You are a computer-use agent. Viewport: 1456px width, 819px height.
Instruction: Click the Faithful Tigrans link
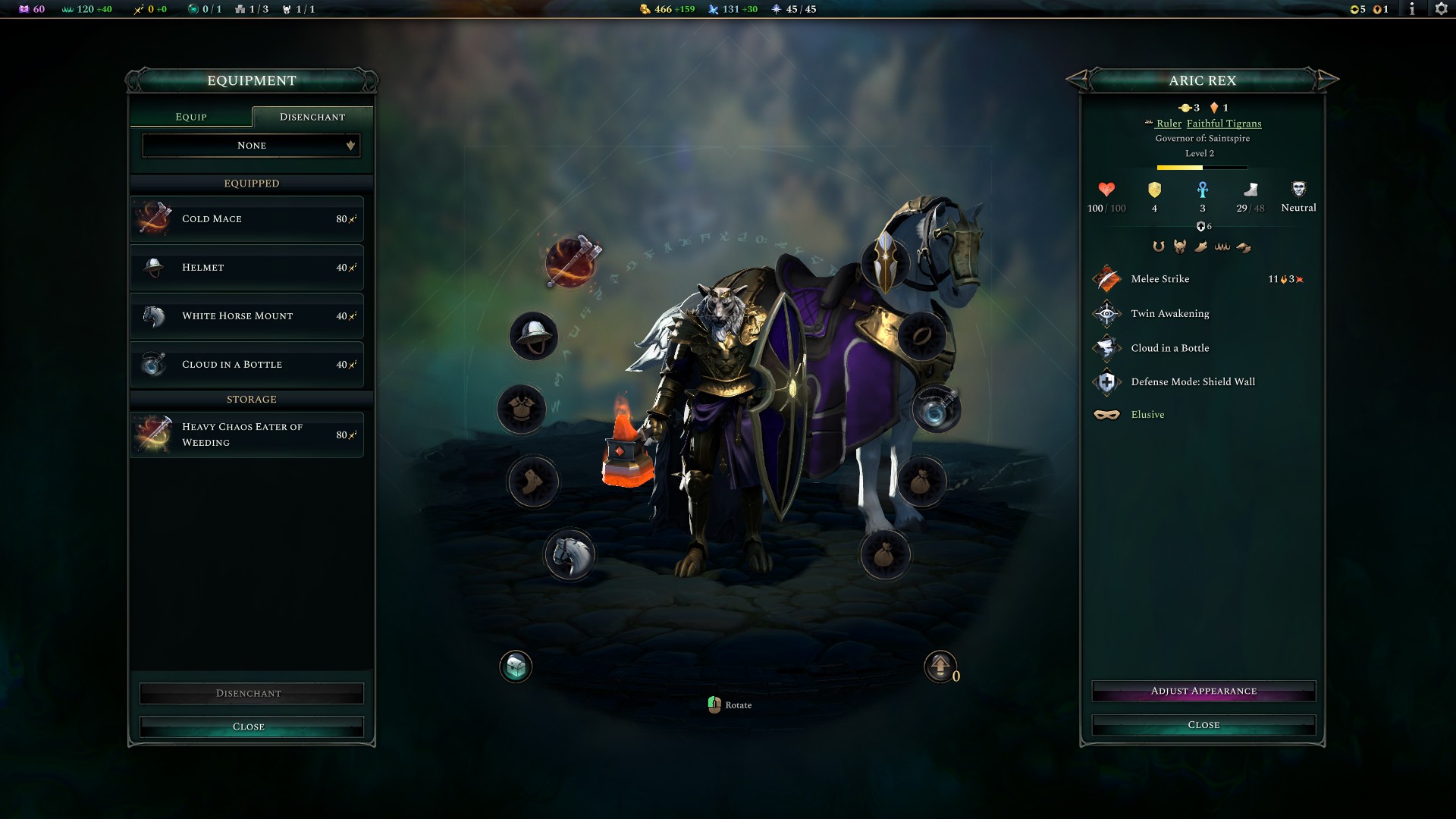[x=1222, y=123]
